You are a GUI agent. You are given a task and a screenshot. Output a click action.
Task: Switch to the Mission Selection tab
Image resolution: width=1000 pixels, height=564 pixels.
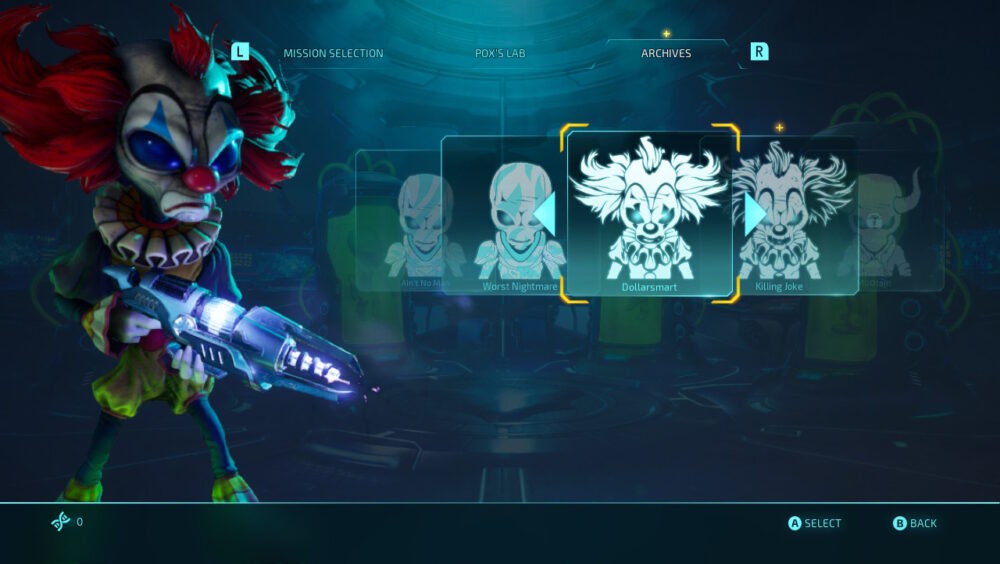coord(333,53)
